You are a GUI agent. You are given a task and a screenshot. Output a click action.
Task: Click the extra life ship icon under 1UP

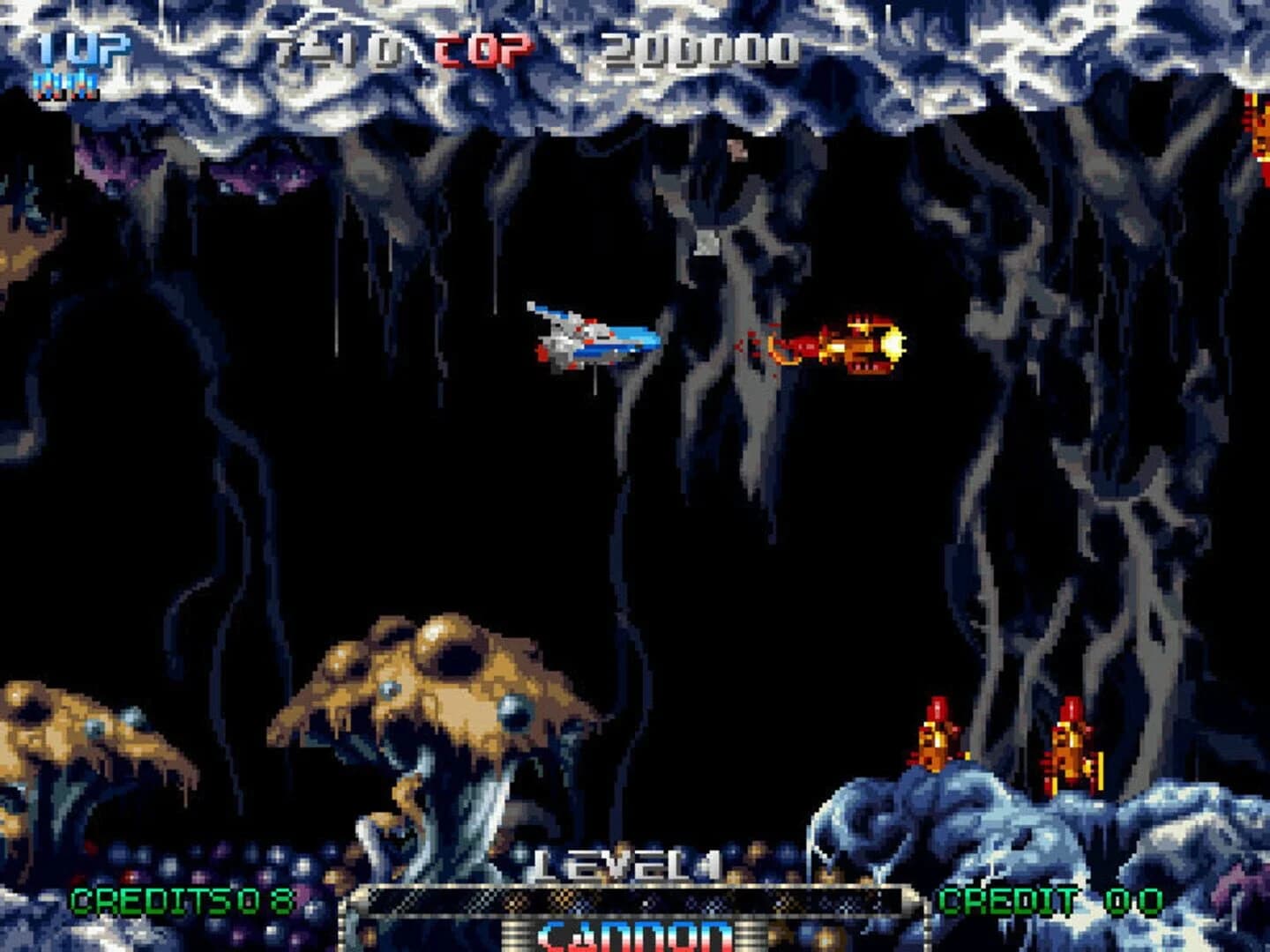pyautogui.click(x=66, y=84)
